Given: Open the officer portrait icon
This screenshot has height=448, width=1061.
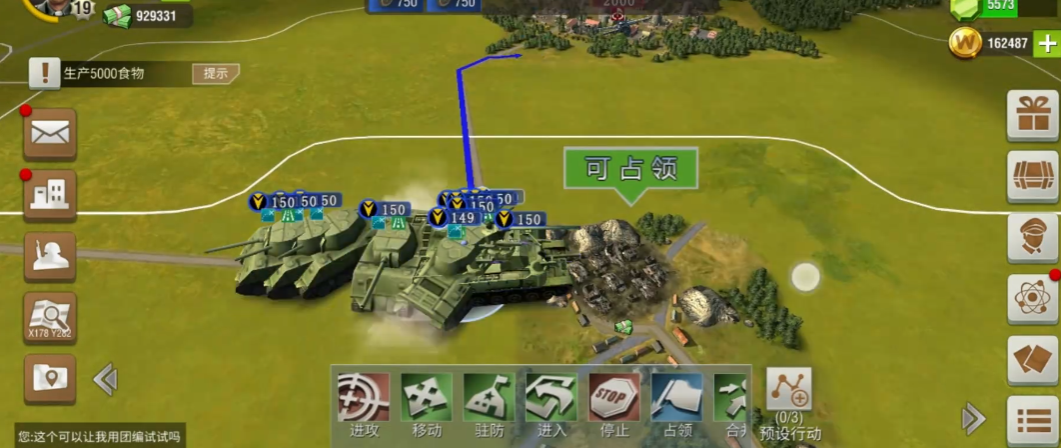Looking at the screenshot, I should coord(1033,237).
